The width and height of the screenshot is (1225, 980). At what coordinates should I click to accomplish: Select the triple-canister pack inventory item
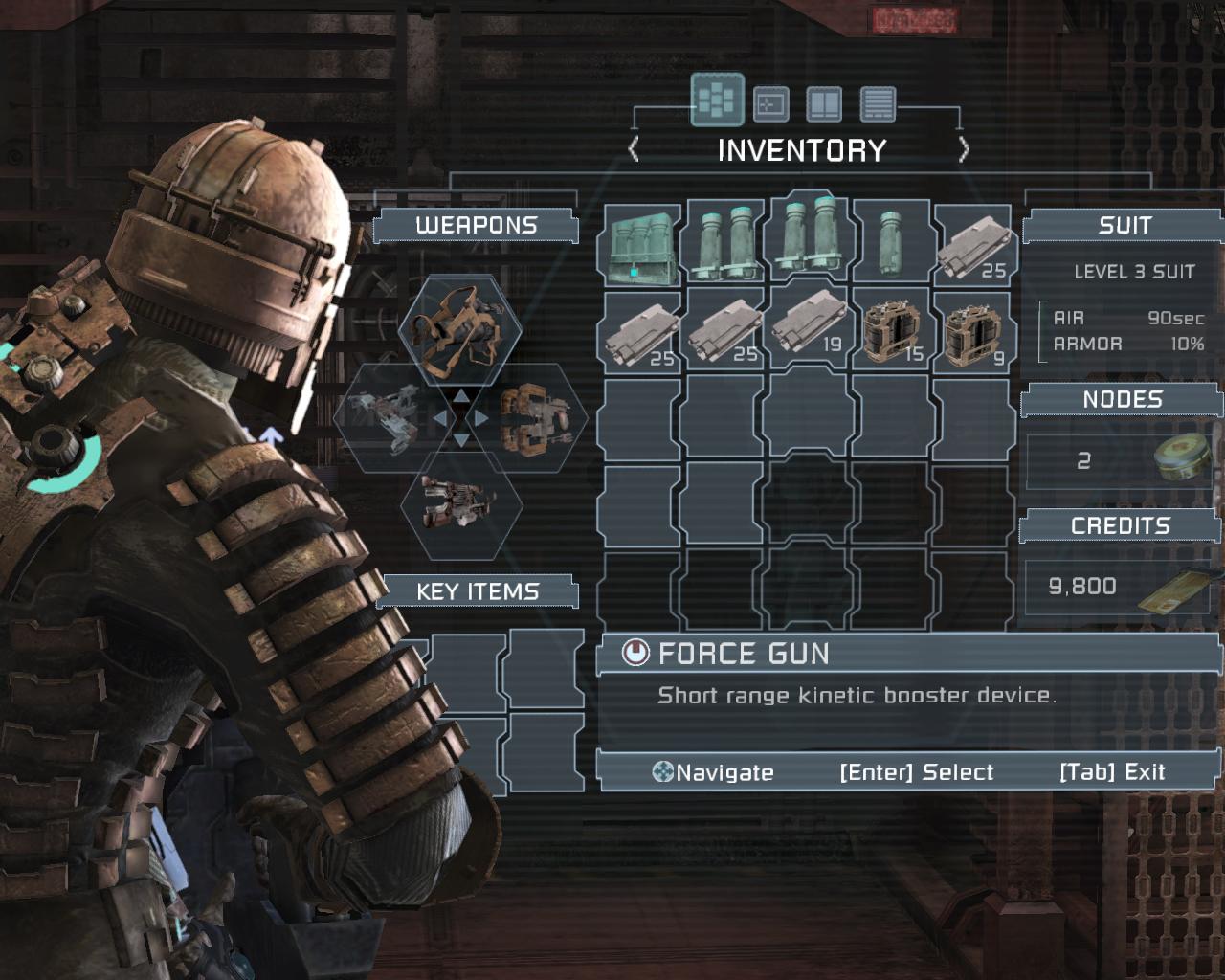(x=640, y=246)
